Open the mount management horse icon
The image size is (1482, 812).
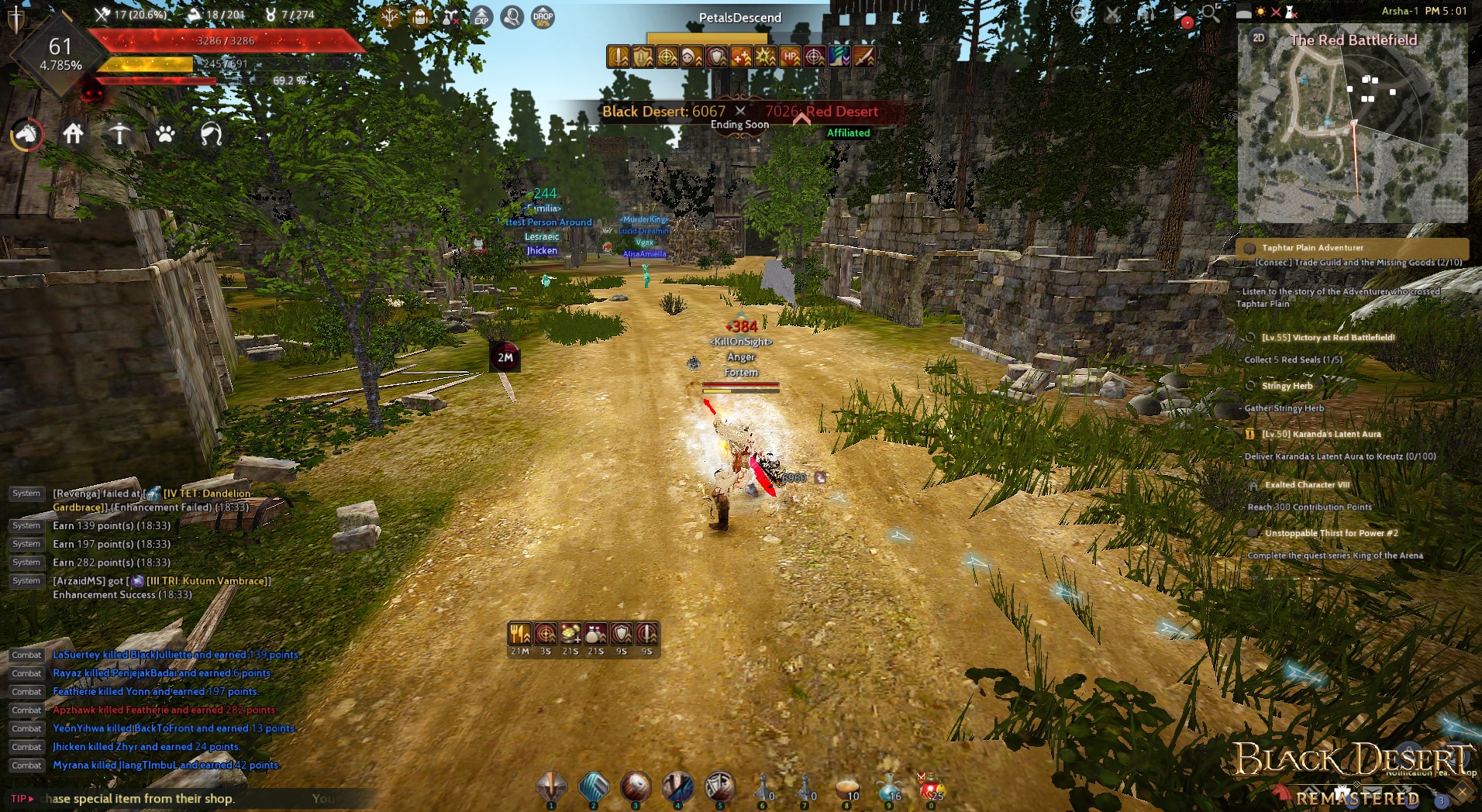[25, 135]
